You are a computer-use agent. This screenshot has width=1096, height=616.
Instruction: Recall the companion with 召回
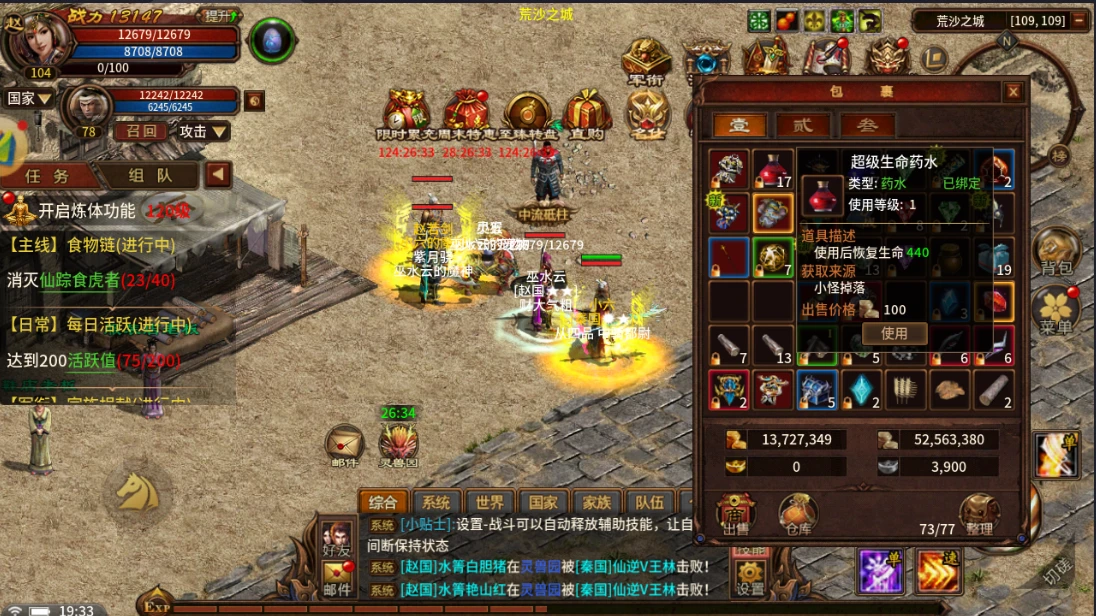point(140,131)
